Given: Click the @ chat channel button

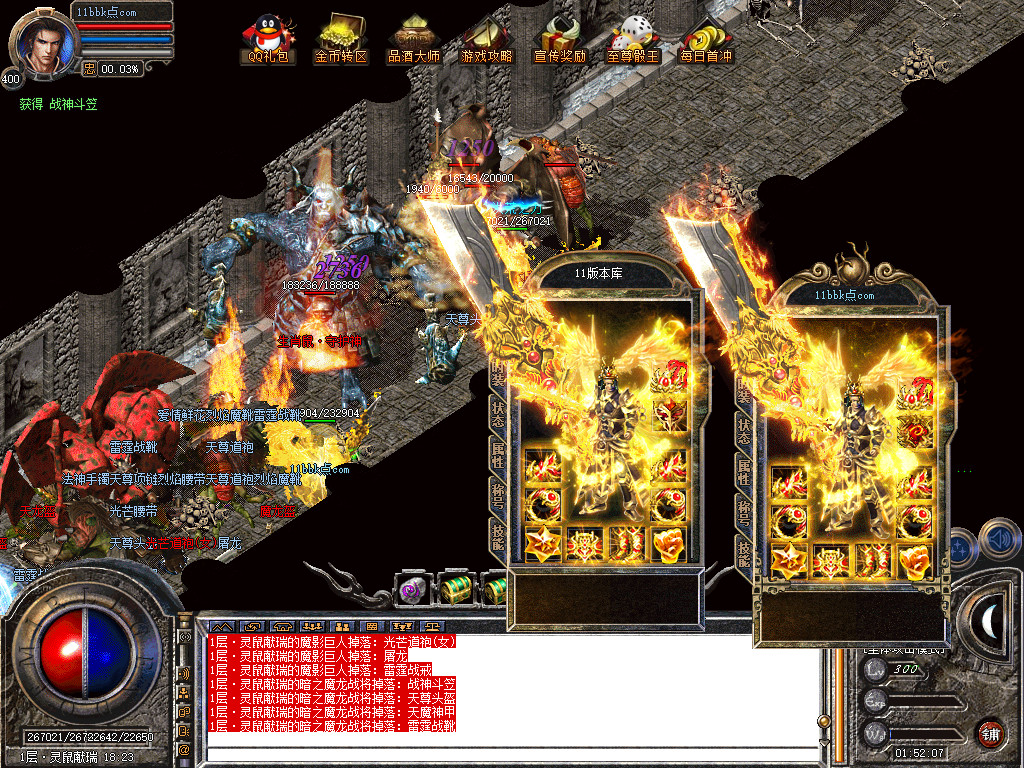Looking at the screenshot, I should [184, 747].
